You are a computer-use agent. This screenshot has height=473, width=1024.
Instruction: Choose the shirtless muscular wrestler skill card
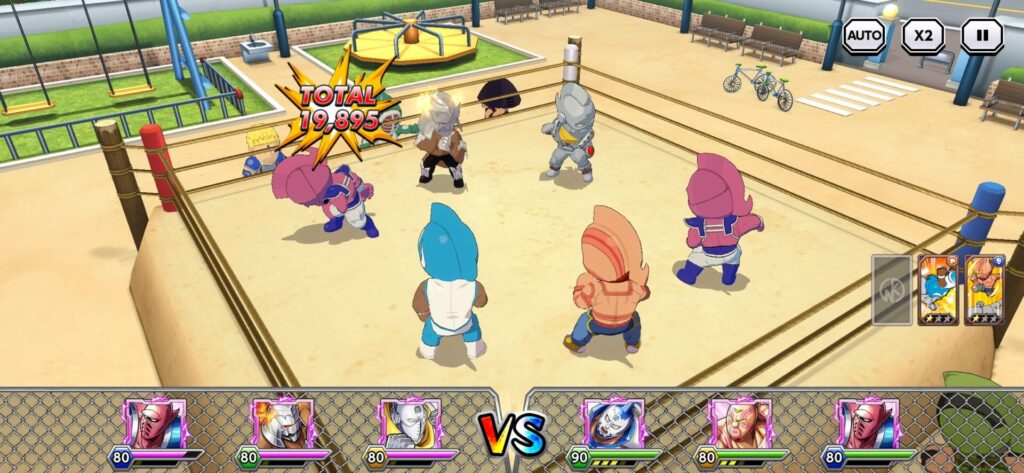(984, 290)
